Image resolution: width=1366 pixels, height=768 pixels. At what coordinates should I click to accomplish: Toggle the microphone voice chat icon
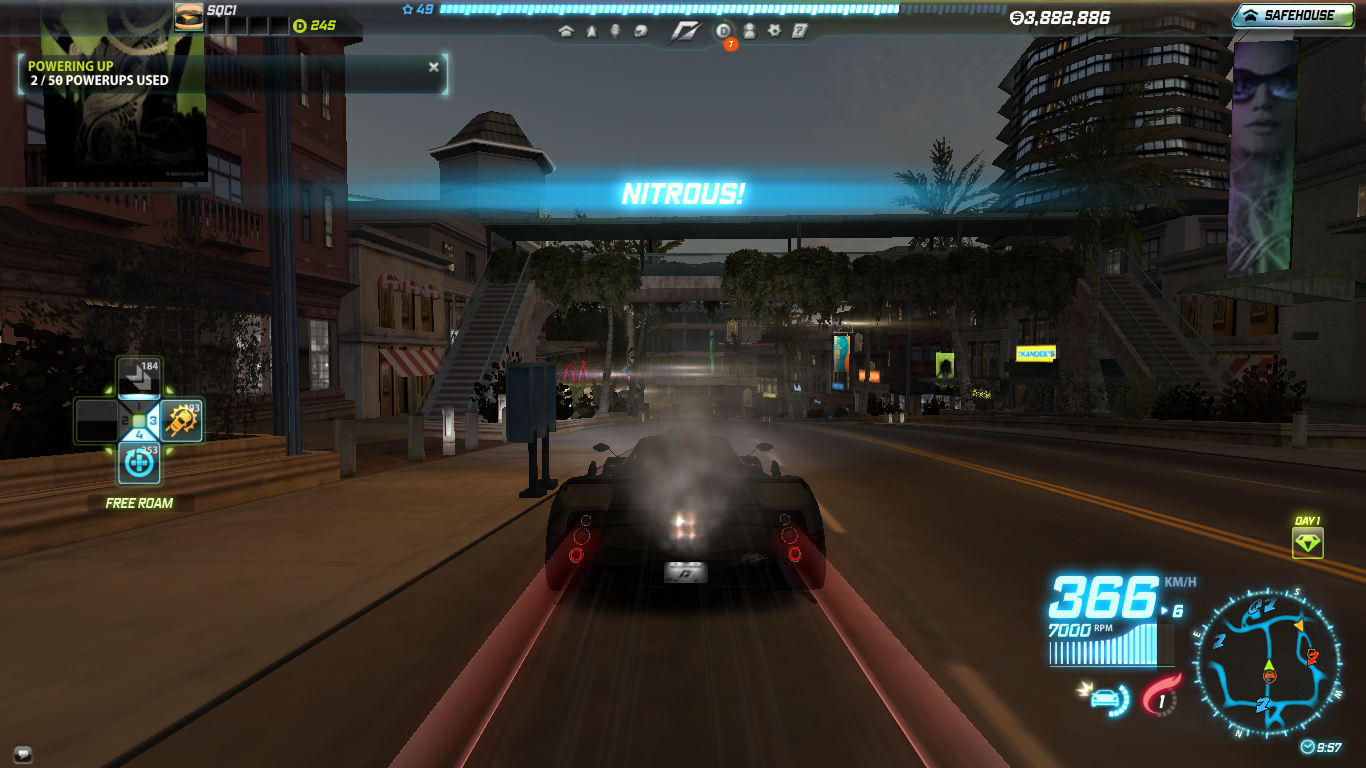[615, 31]
